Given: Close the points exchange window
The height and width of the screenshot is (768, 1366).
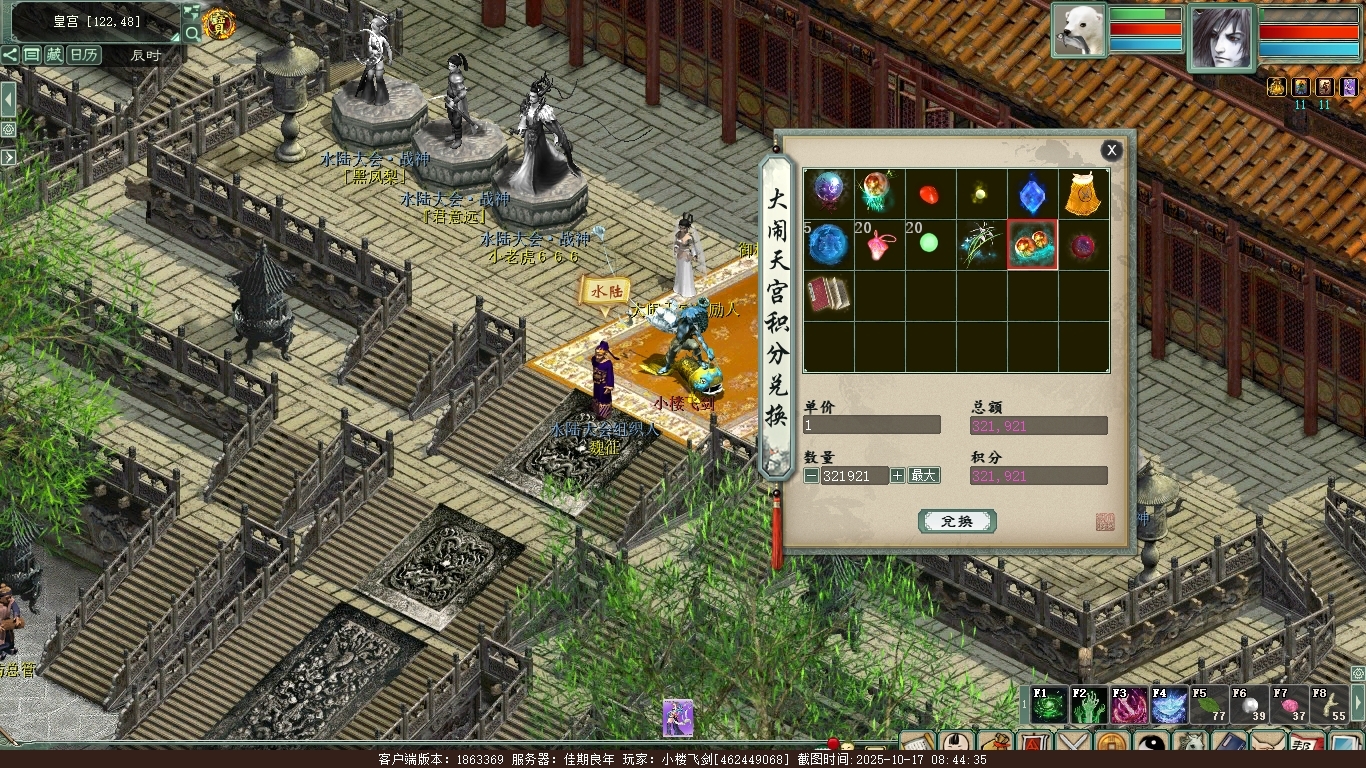Looking at the screenshot, I should tap(1111, 151).
